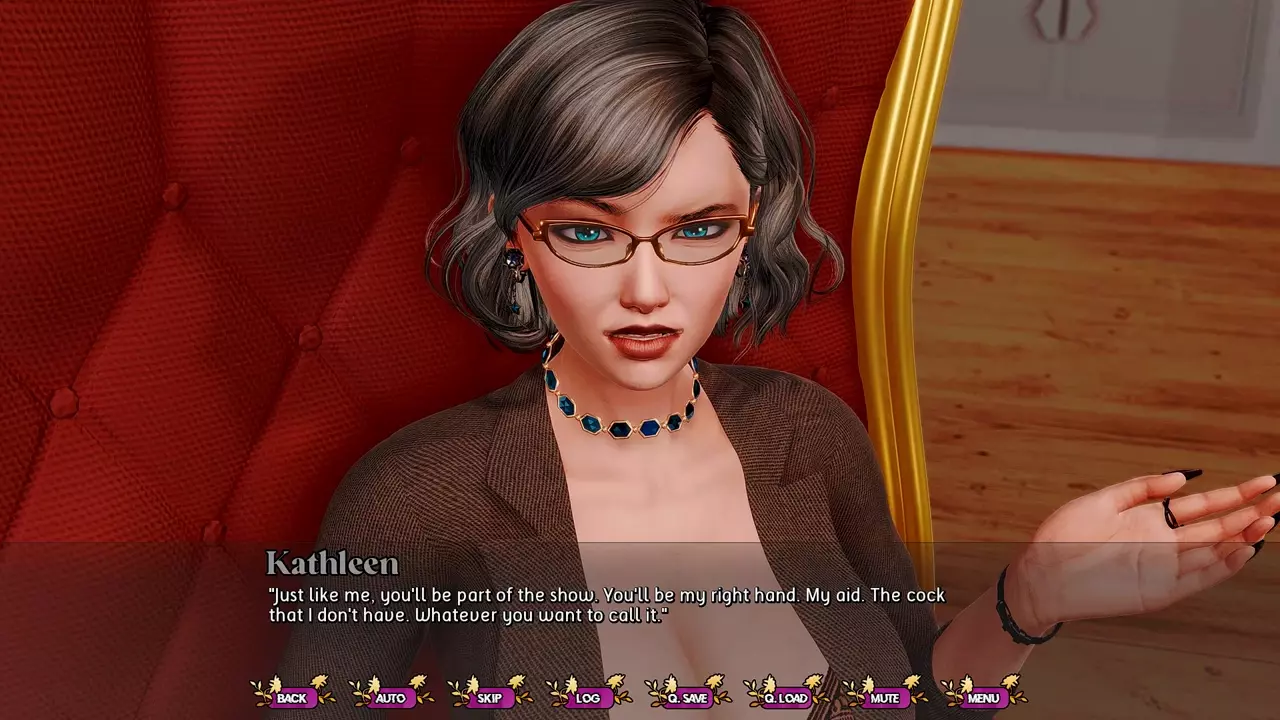Open the dialogue LOG
This screenshot has height=720, width=1280.
(588, 697)
